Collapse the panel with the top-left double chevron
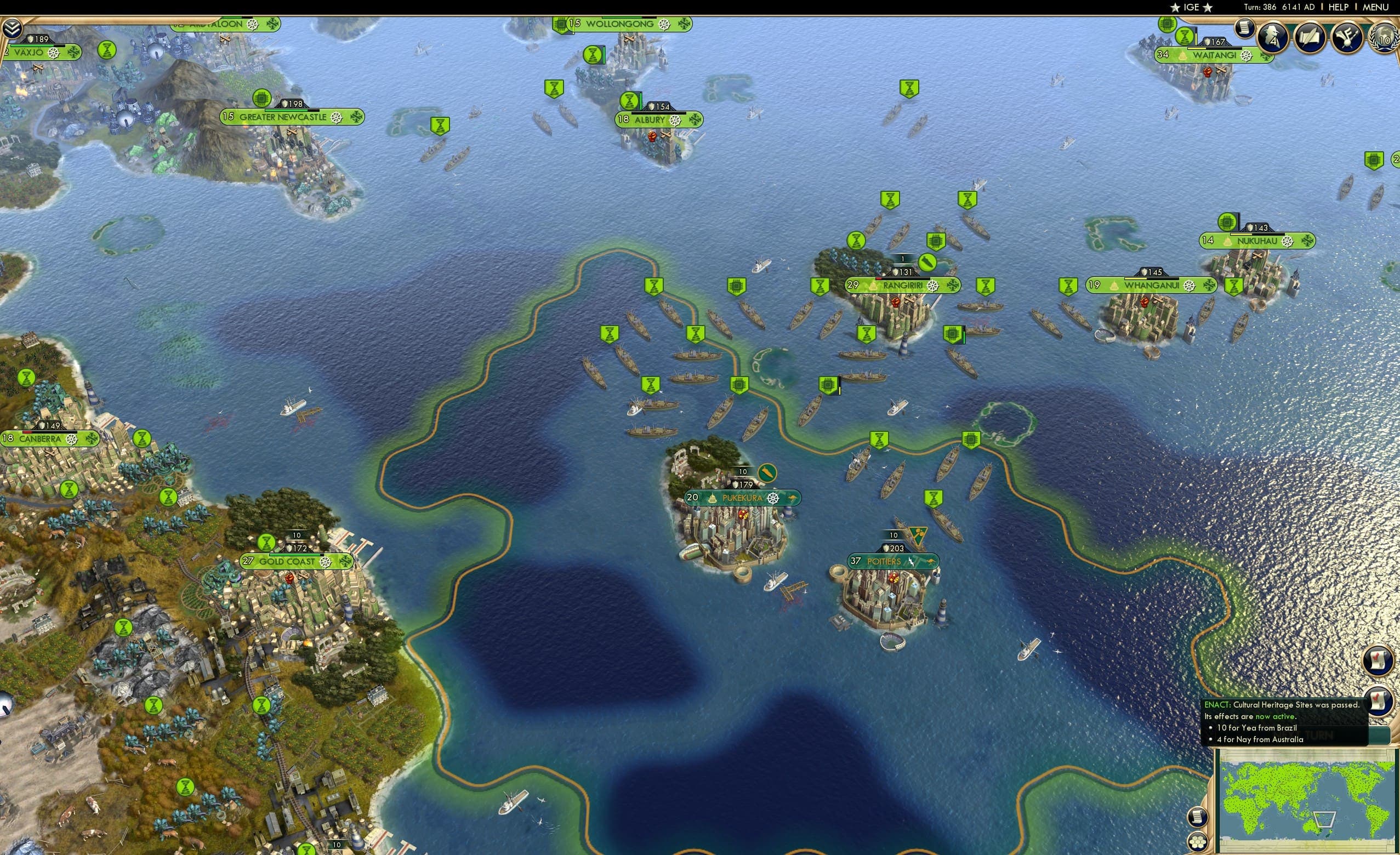This screenshot has height=855, width=1400. coord(13,27)
